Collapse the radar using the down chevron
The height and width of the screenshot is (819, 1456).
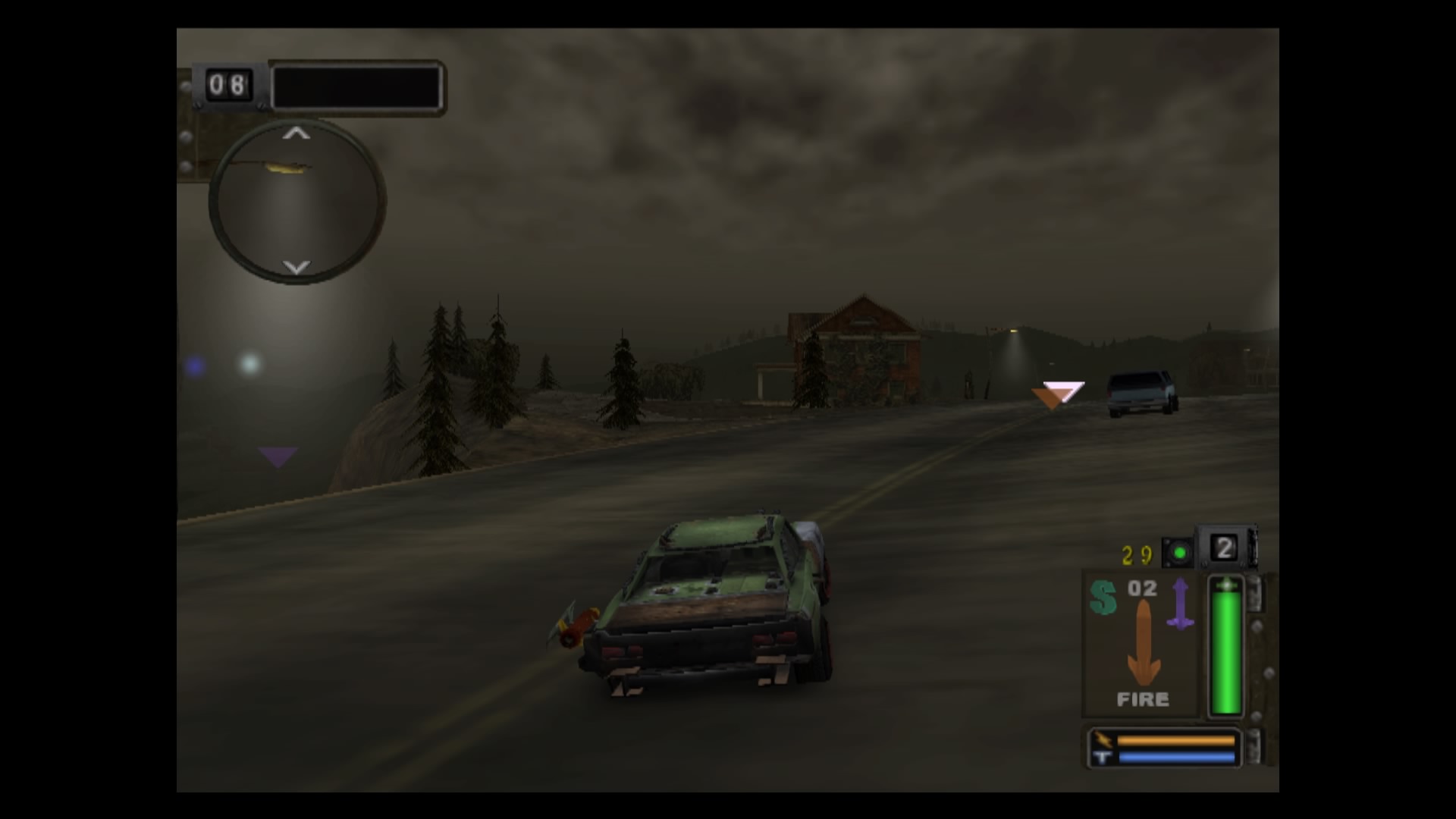coord(297,267)
